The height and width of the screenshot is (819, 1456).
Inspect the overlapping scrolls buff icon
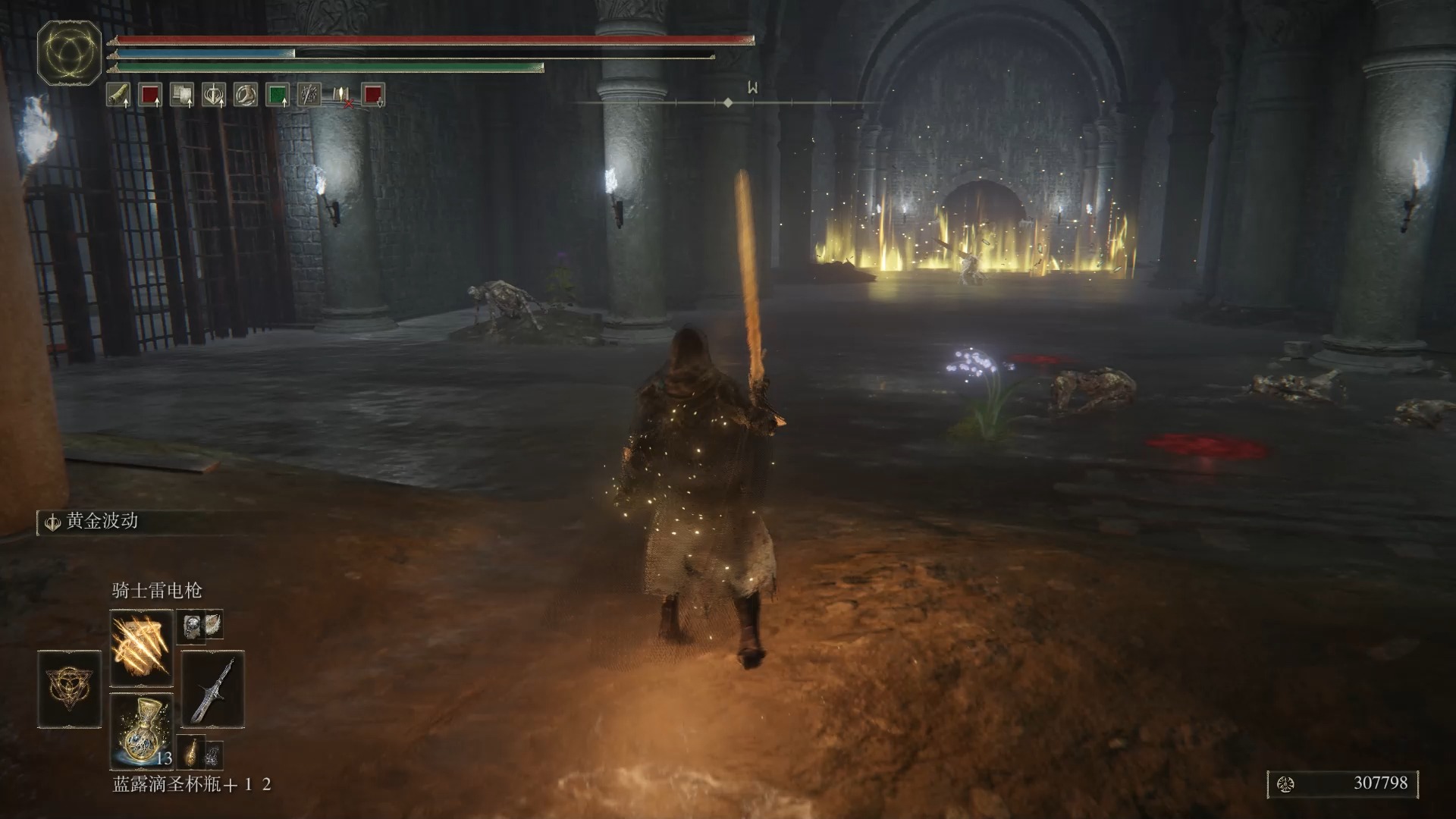coord(181,95)
